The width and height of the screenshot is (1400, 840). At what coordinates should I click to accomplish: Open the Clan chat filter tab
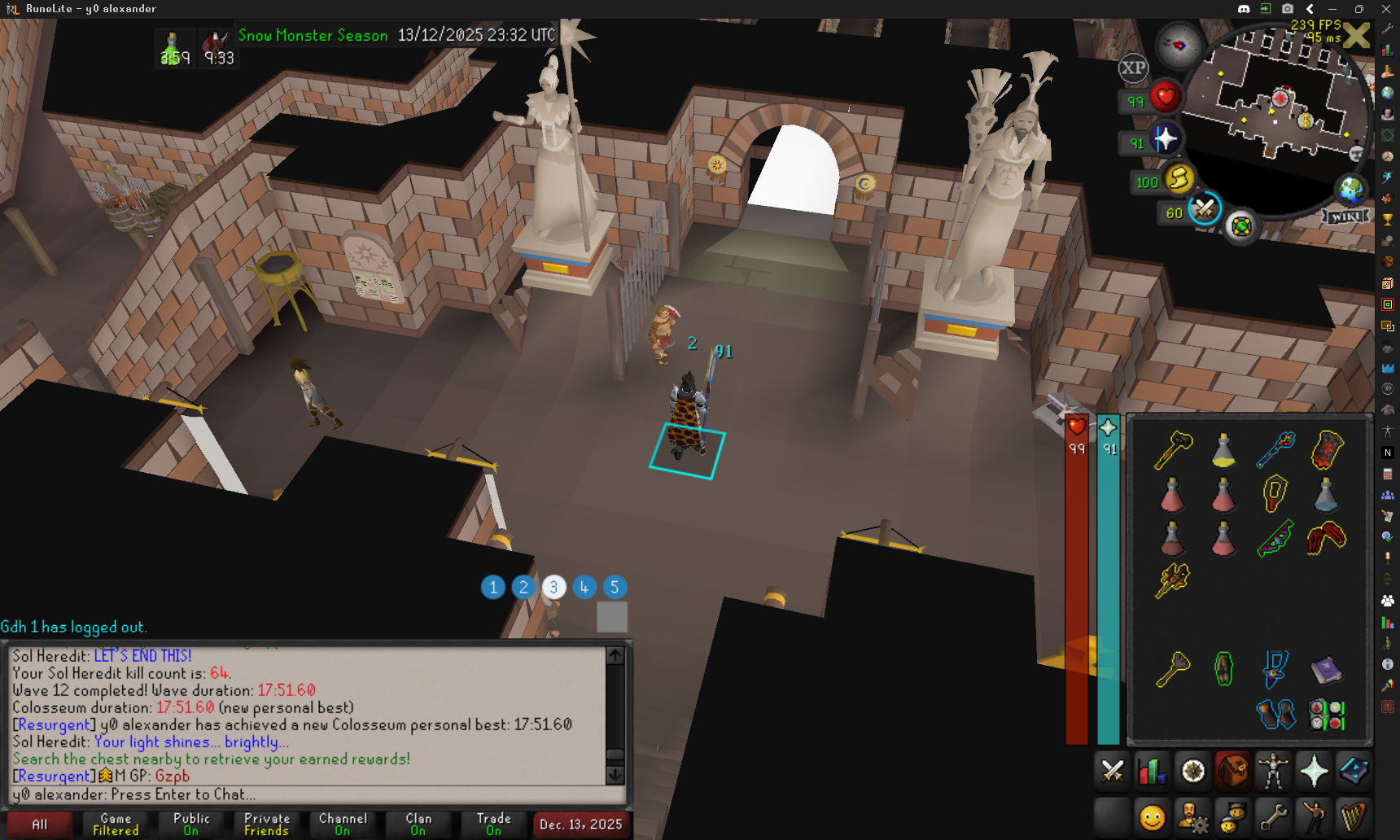tap(418, 825)
